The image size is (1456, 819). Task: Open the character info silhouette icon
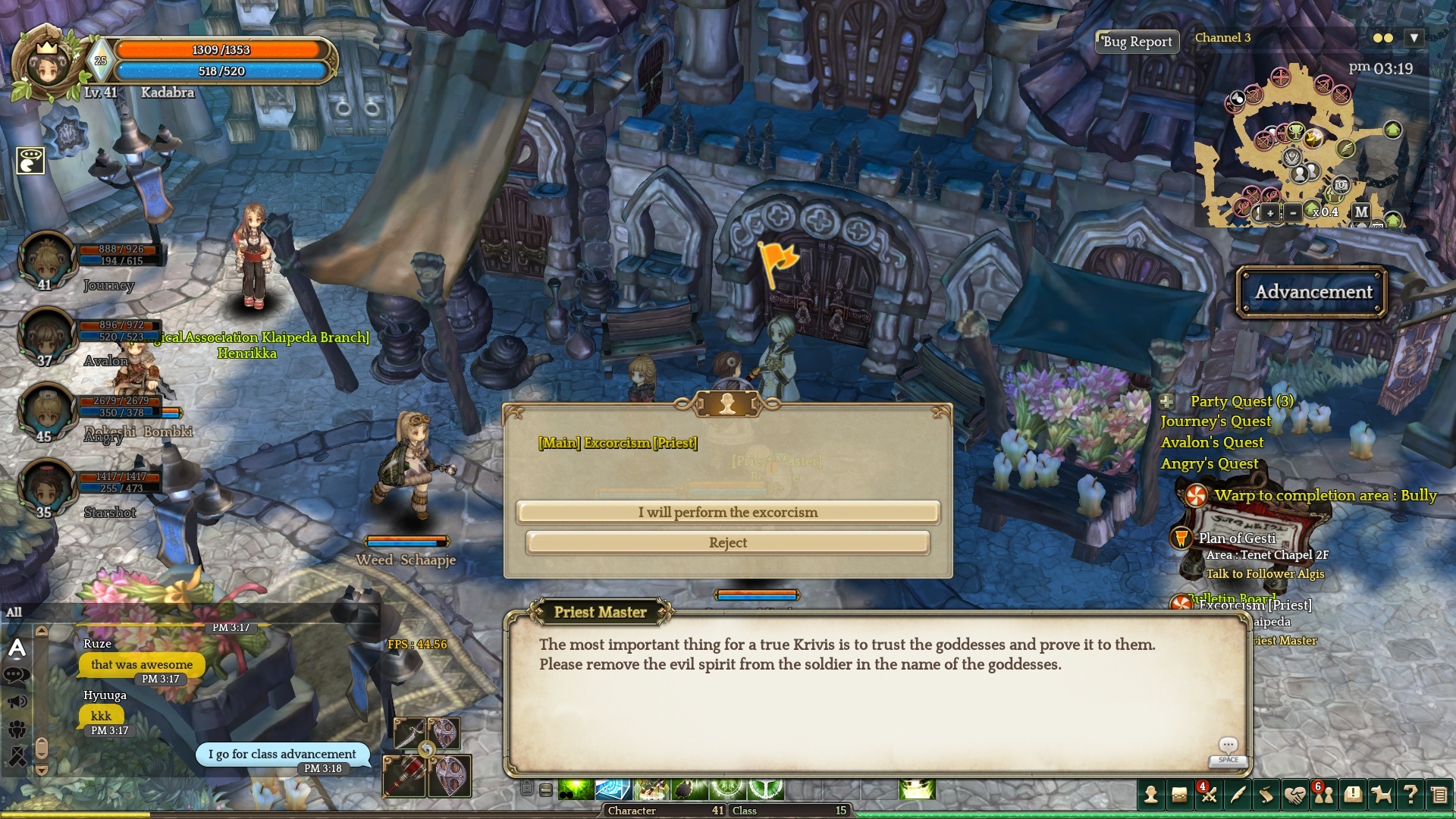[x=1151, y=794]
